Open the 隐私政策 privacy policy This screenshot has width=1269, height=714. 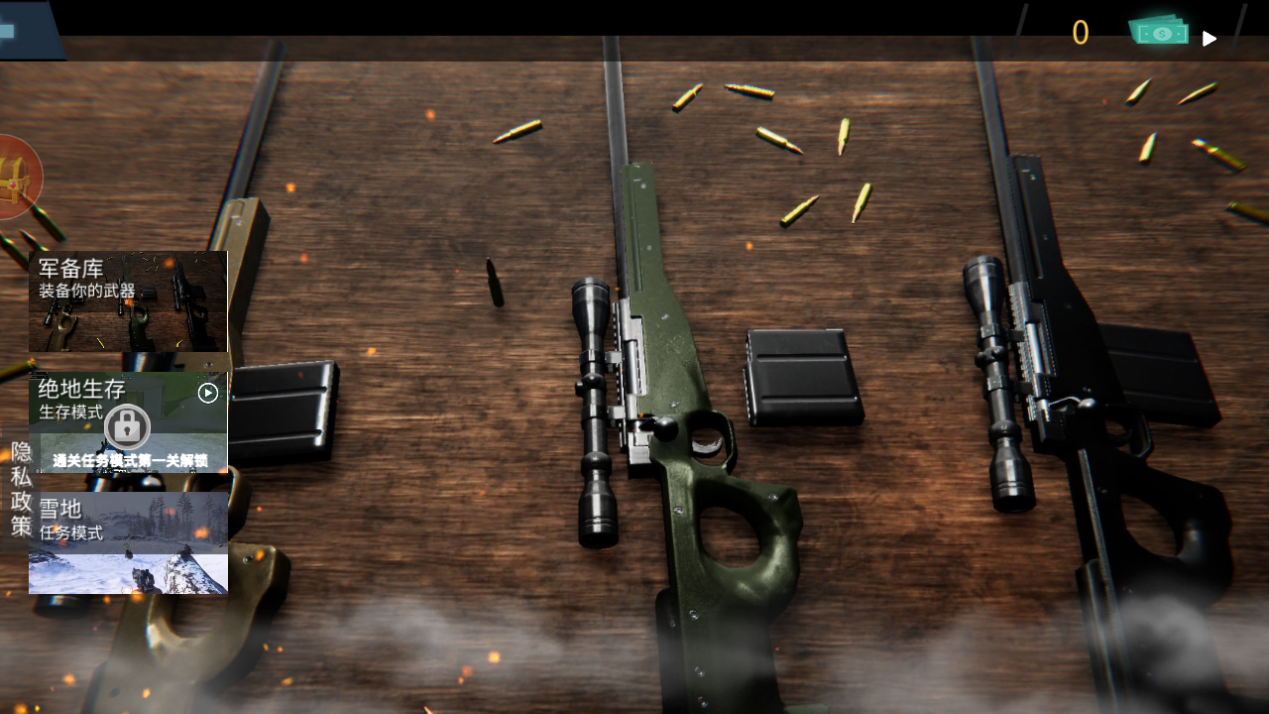point(21,489)
